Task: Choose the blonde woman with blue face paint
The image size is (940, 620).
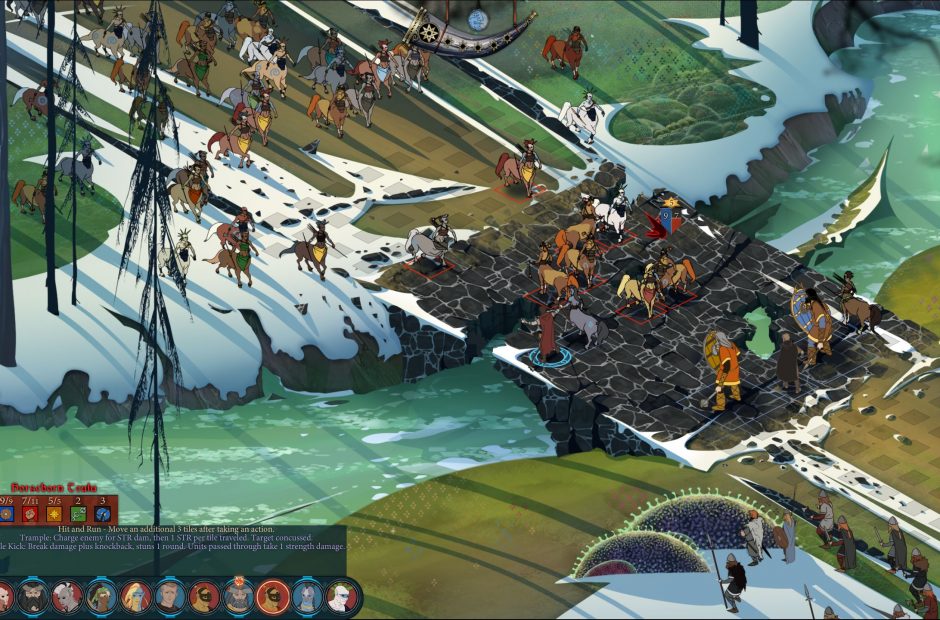Action: pos(135,597)
